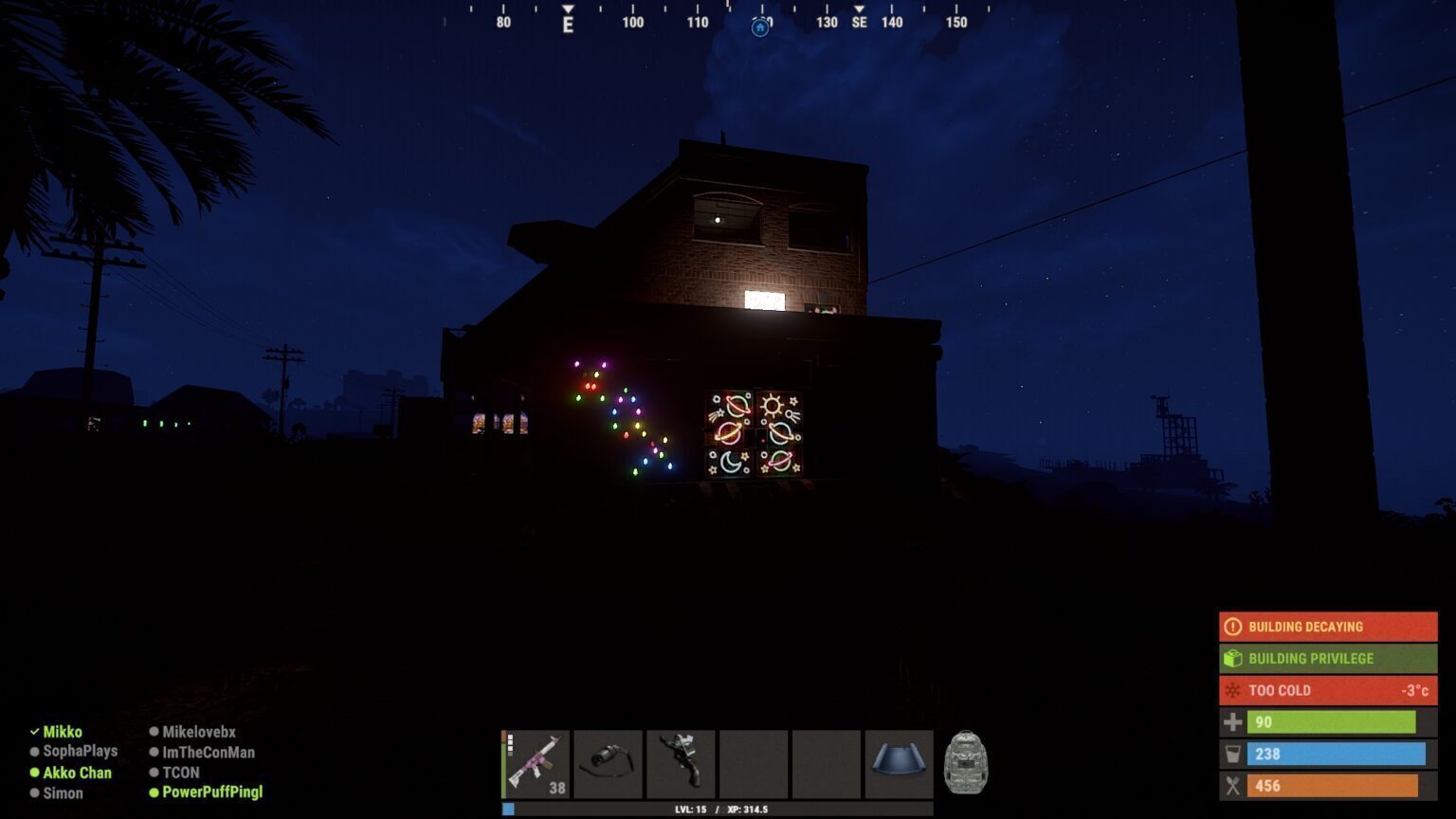The height and width of the screenshot is (819, 1456).
Task: Select Mikelovebx in the team list
Action: [x=198, y=732]
